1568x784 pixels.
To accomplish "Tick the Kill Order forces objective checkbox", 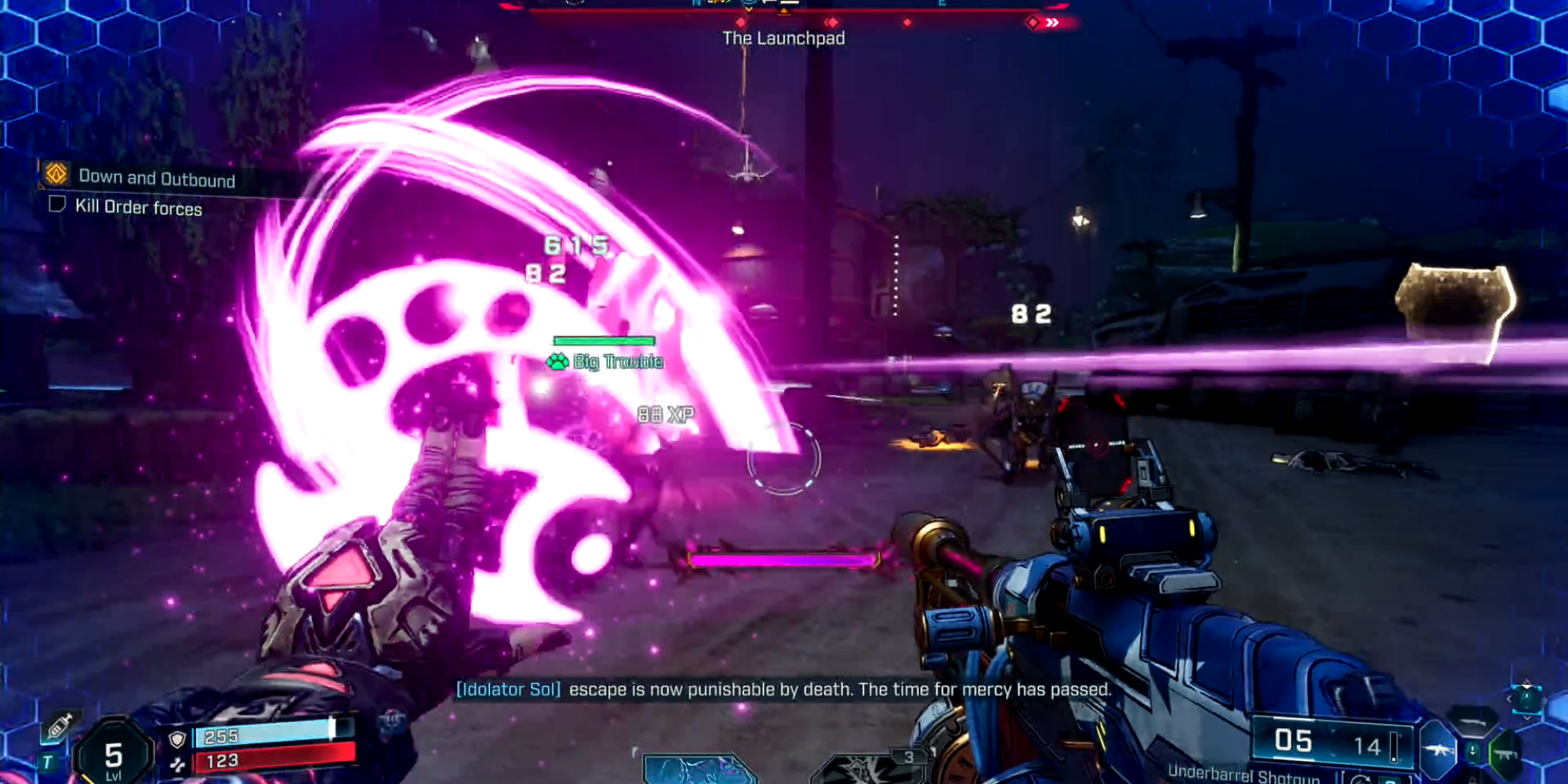I will pos(57,205).
